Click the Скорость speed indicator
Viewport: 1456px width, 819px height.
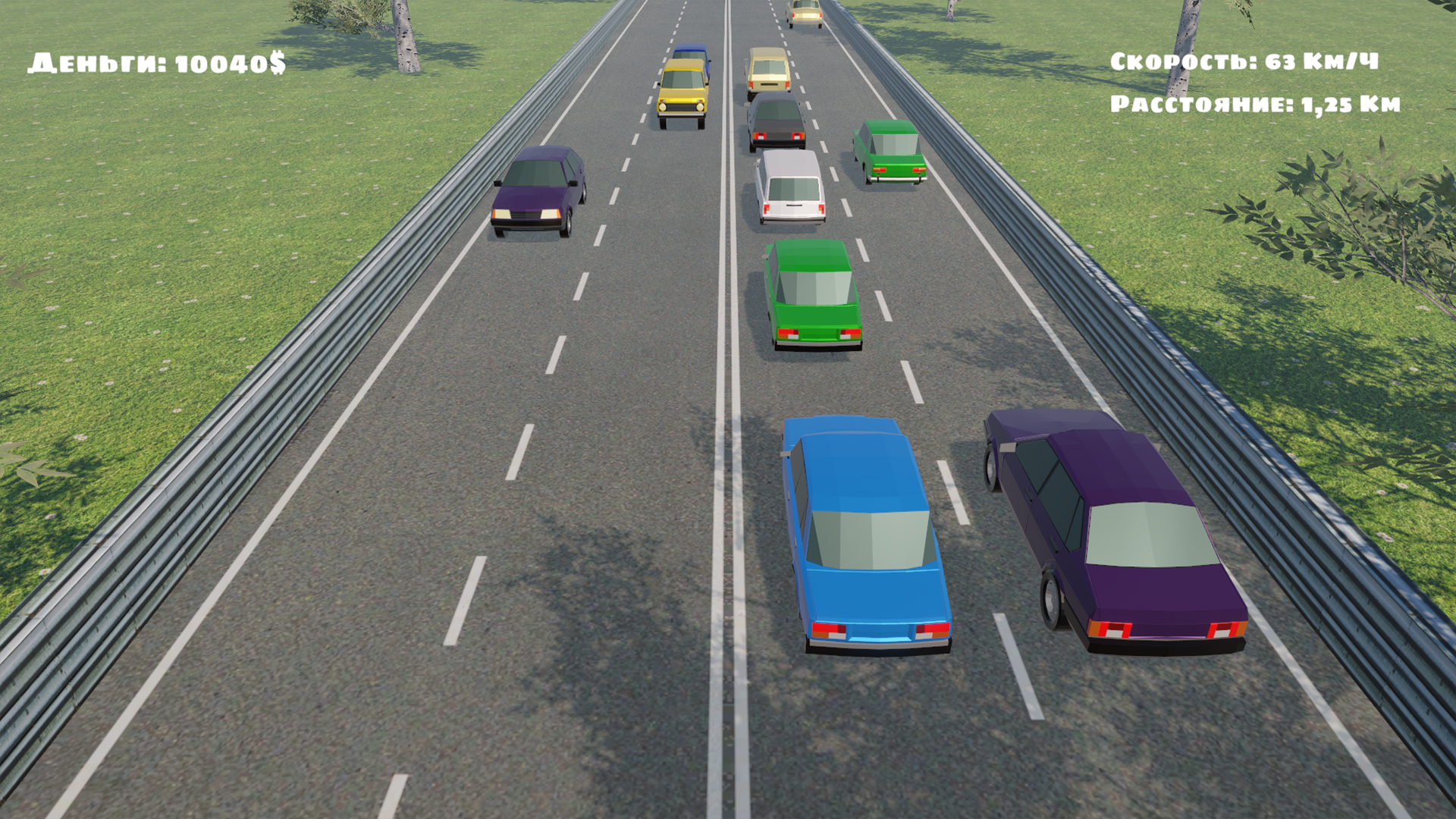1244,62
